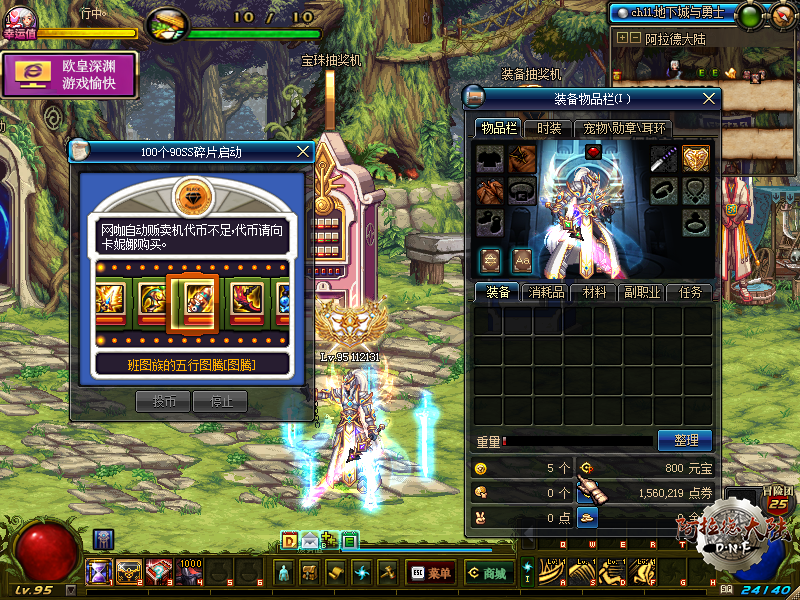Open the 宠物\勋章\耳环 tab
The image size is (800, 600).
tap(625, 128)
